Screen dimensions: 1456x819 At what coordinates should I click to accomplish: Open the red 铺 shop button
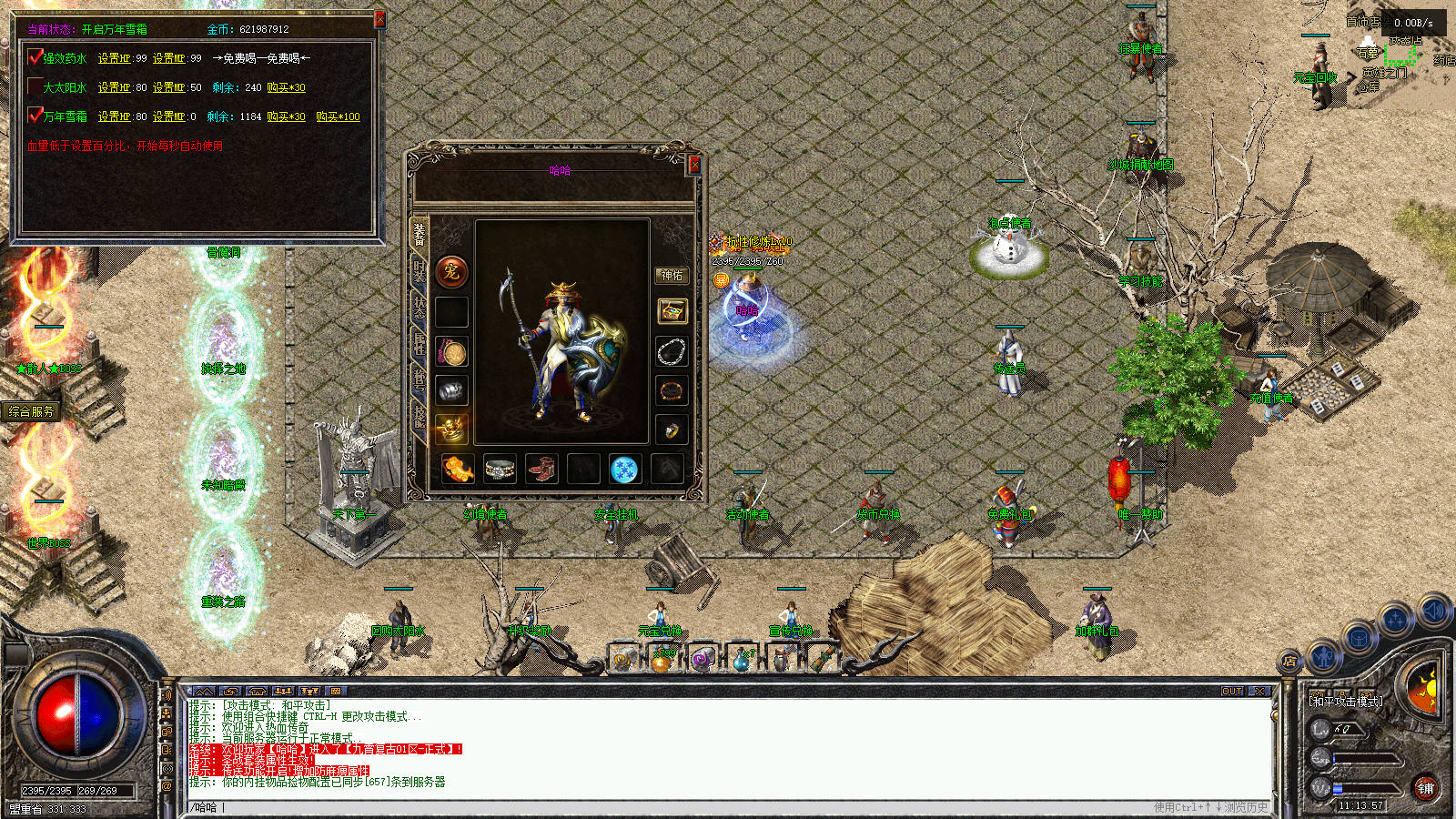click(x=1425, y=788)
